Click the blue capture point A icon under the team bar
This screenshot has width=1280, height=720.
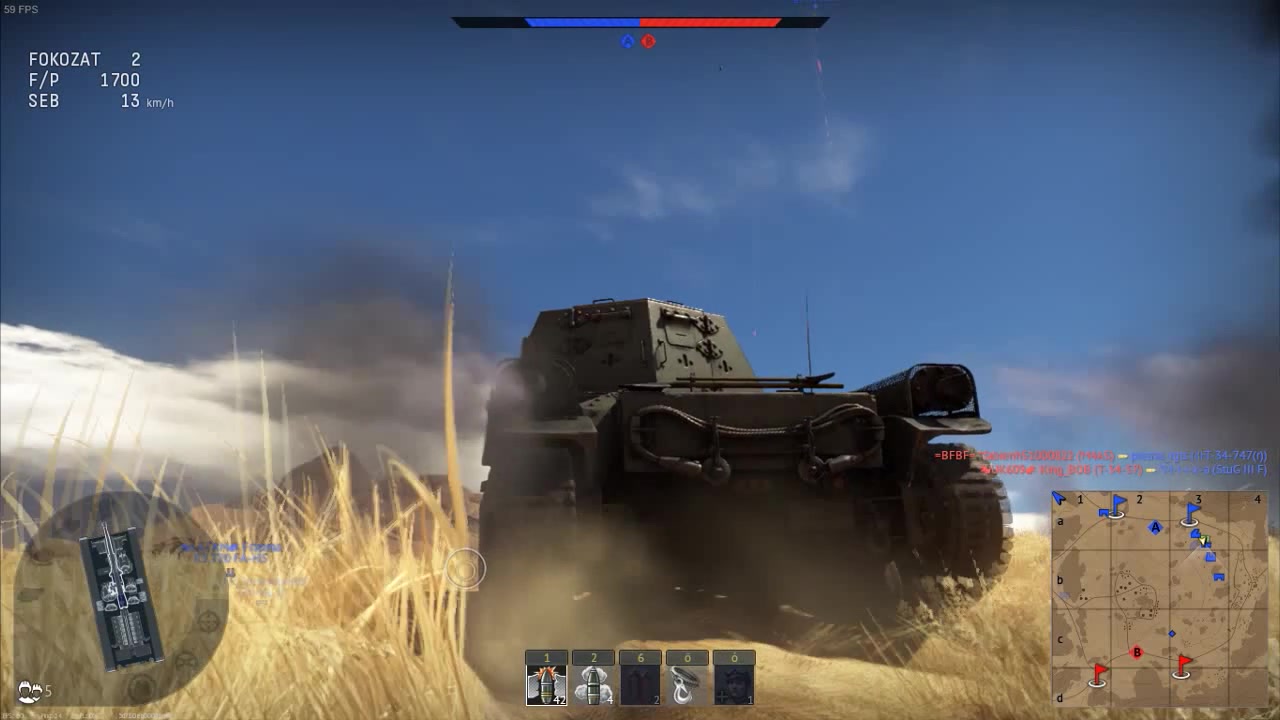click(x=628, y=41)
